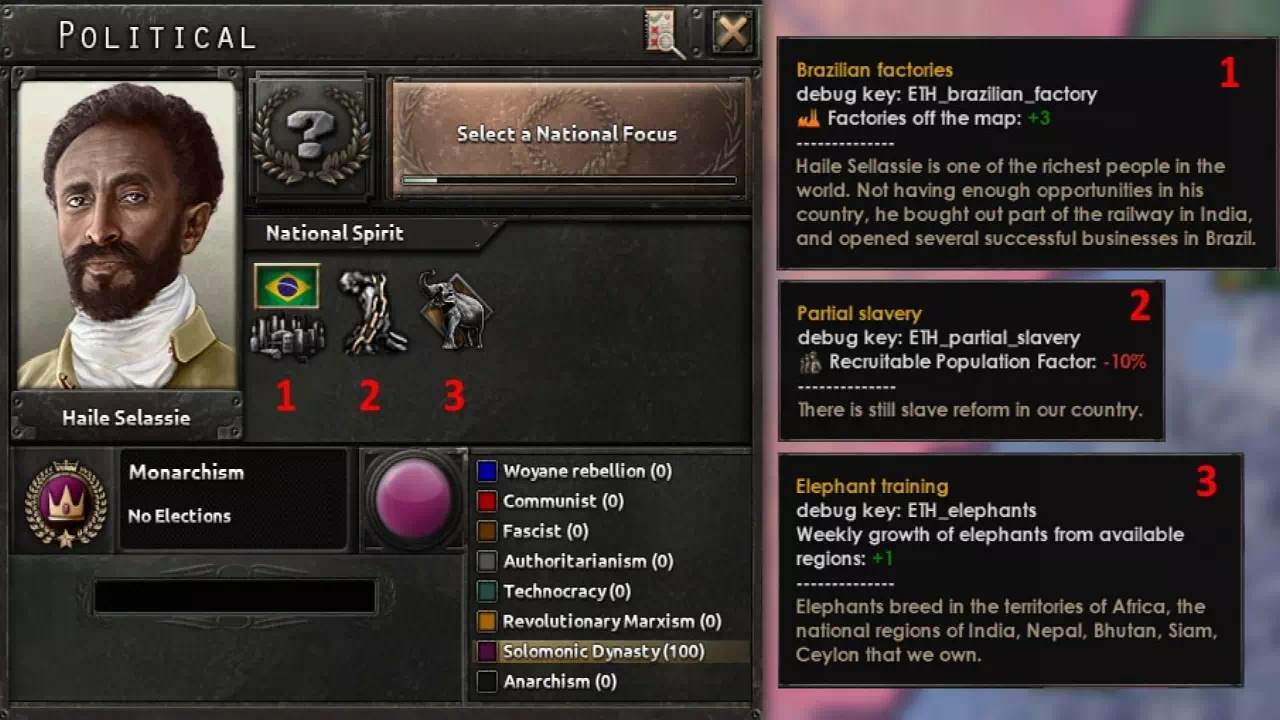Choose Fascist in the ideology list
The height and width of the screenshot is (720, 1280).
click(x=544, y=531)
